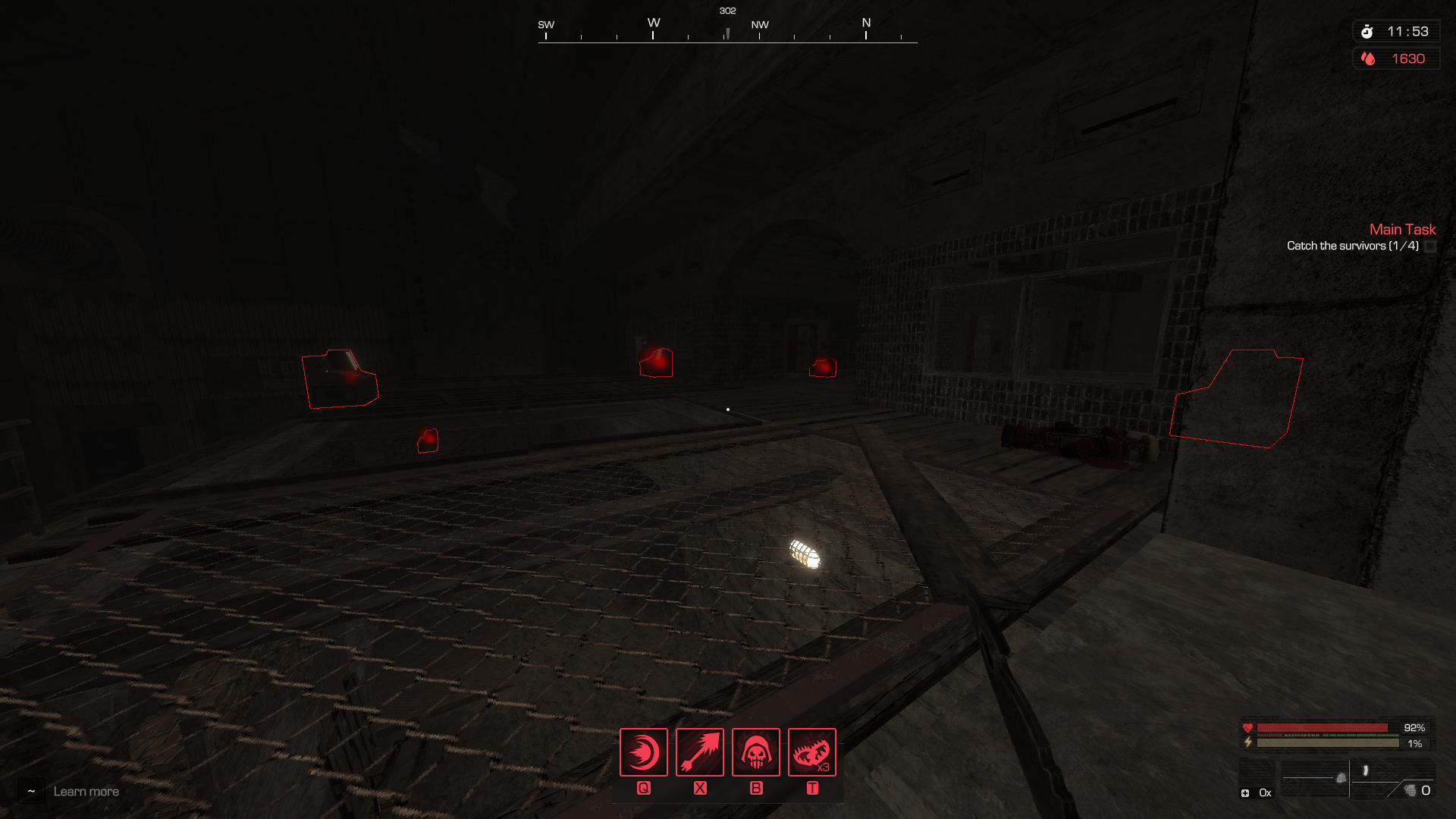Click the Main Task objective tracker

[x=1402, y=229]
